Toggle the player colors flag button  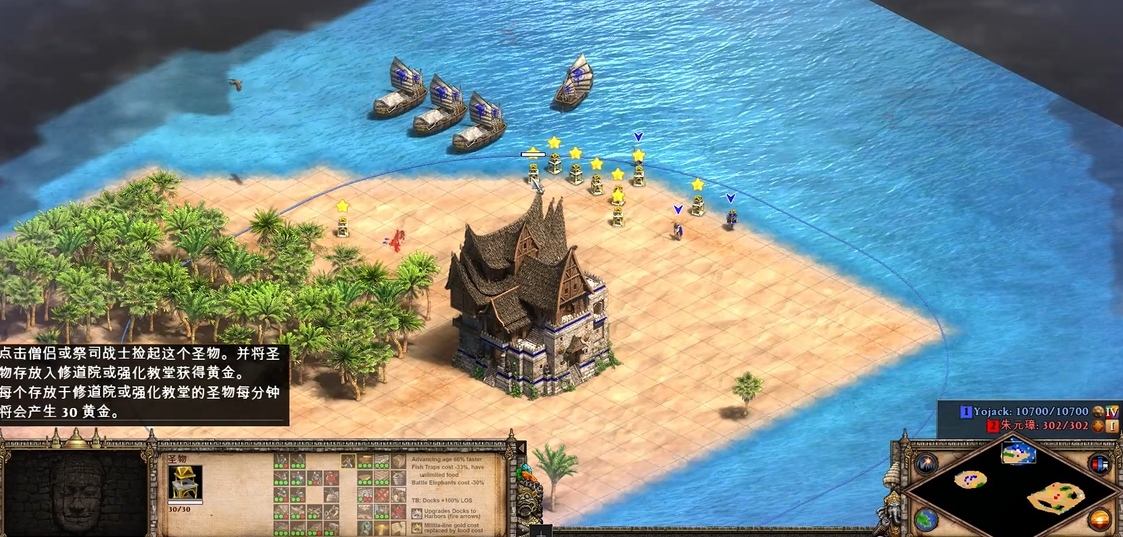pyautogui.click(x=1099, y=464)
